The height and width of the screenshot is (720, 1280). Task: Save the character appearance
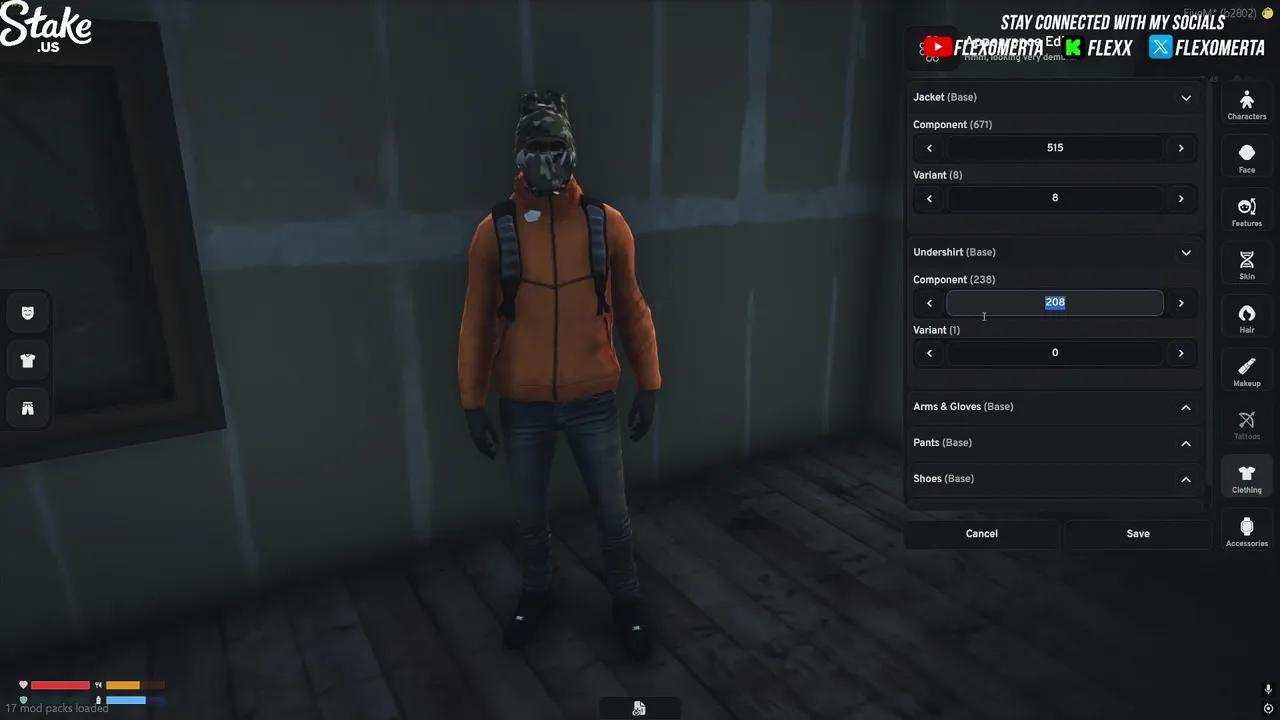pyautogui.click(x=1138, y=533)
